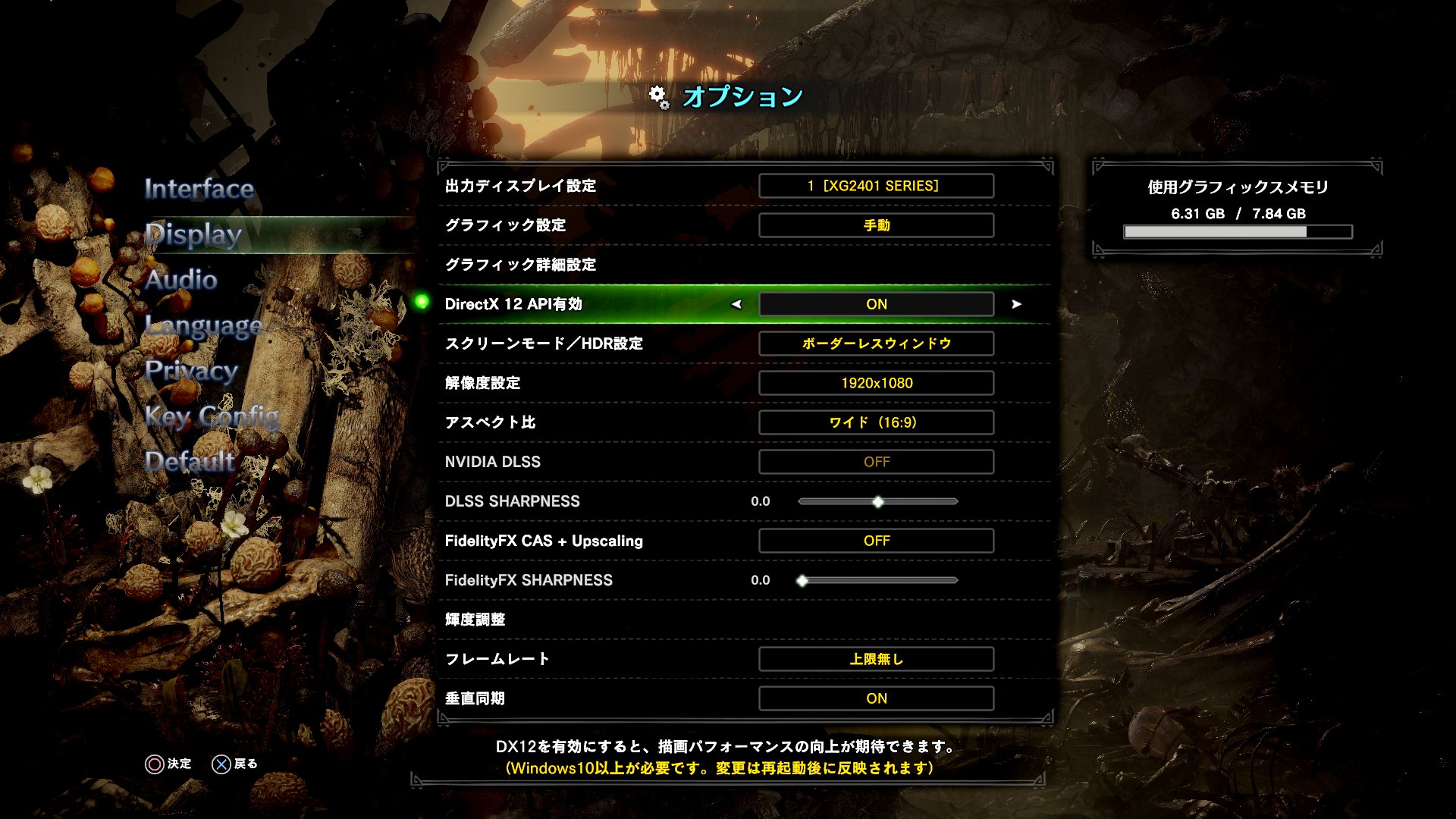Click the green indicator dot beside DirectX 12 API有効

[x=422, y=304]
